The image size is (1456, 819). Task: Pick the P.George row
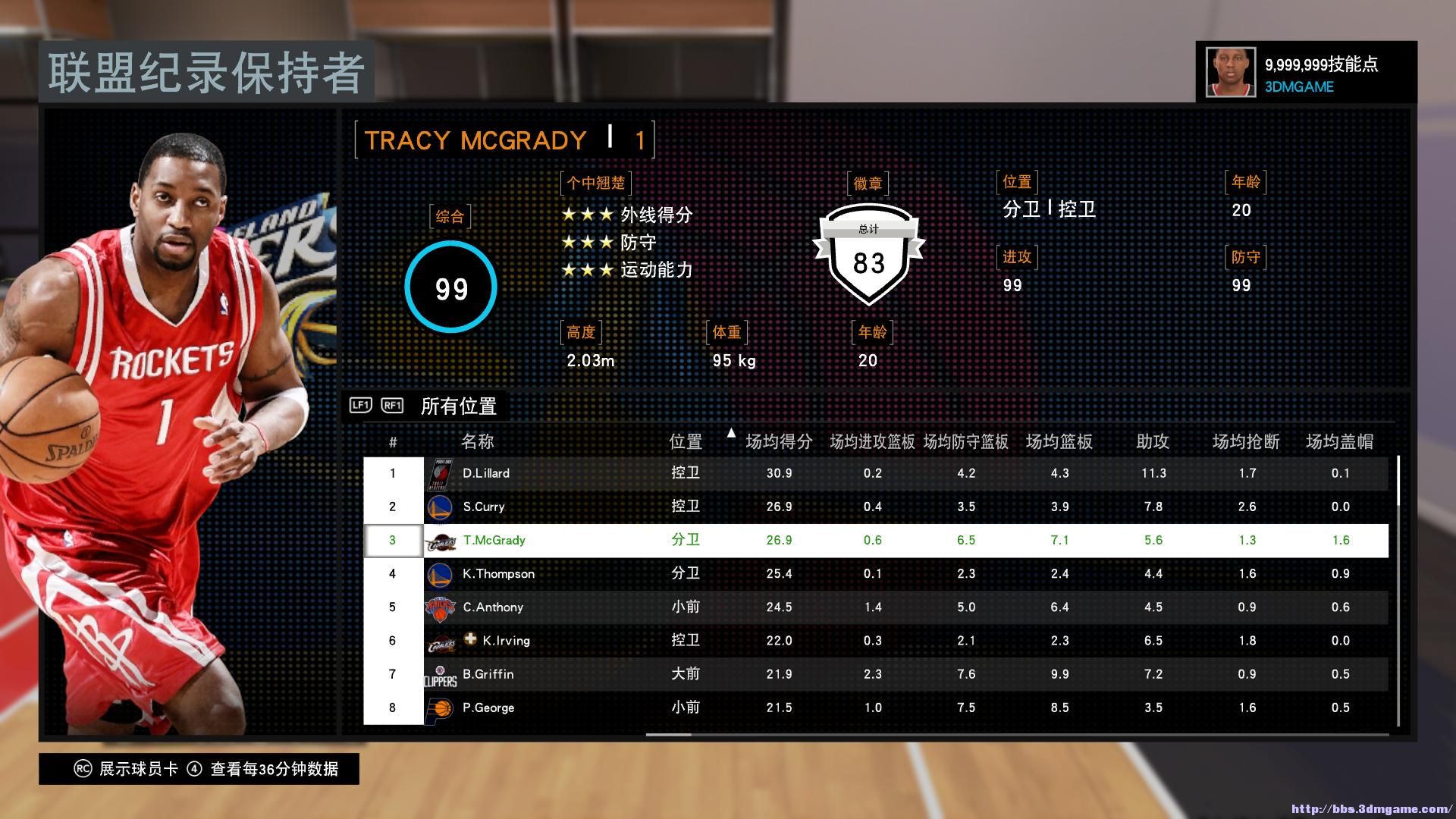488,708
